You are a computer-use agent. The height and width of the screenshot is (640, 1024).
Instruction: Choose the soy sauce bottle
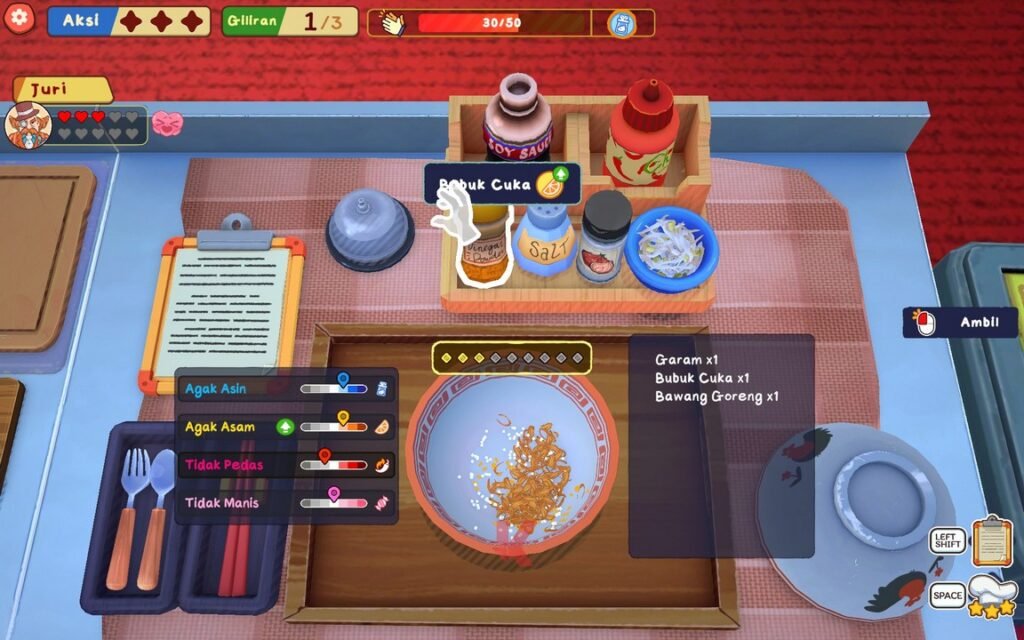click(517, 118)
